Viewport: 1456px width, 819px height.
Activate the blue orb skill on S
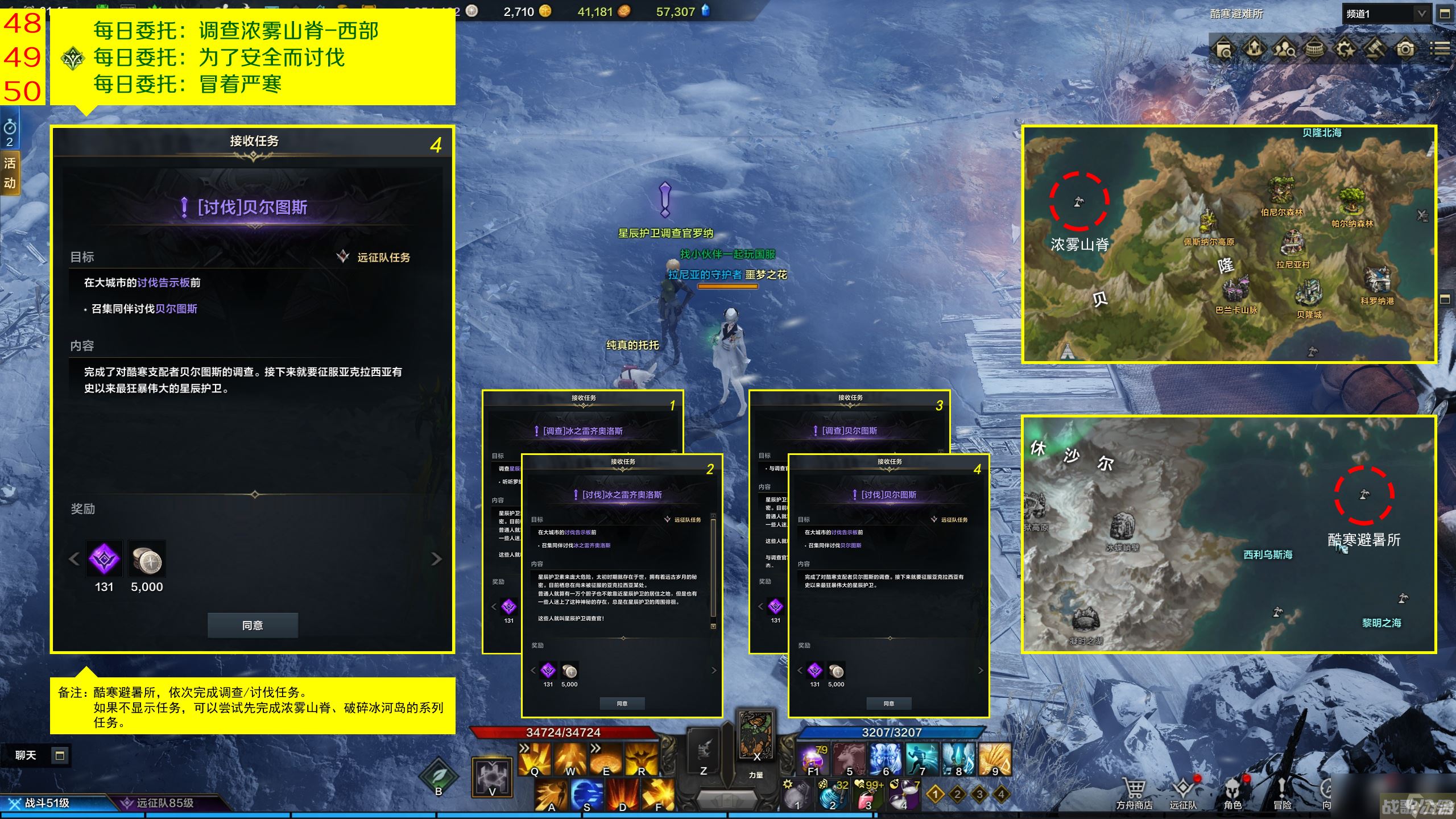pos(586,794)
